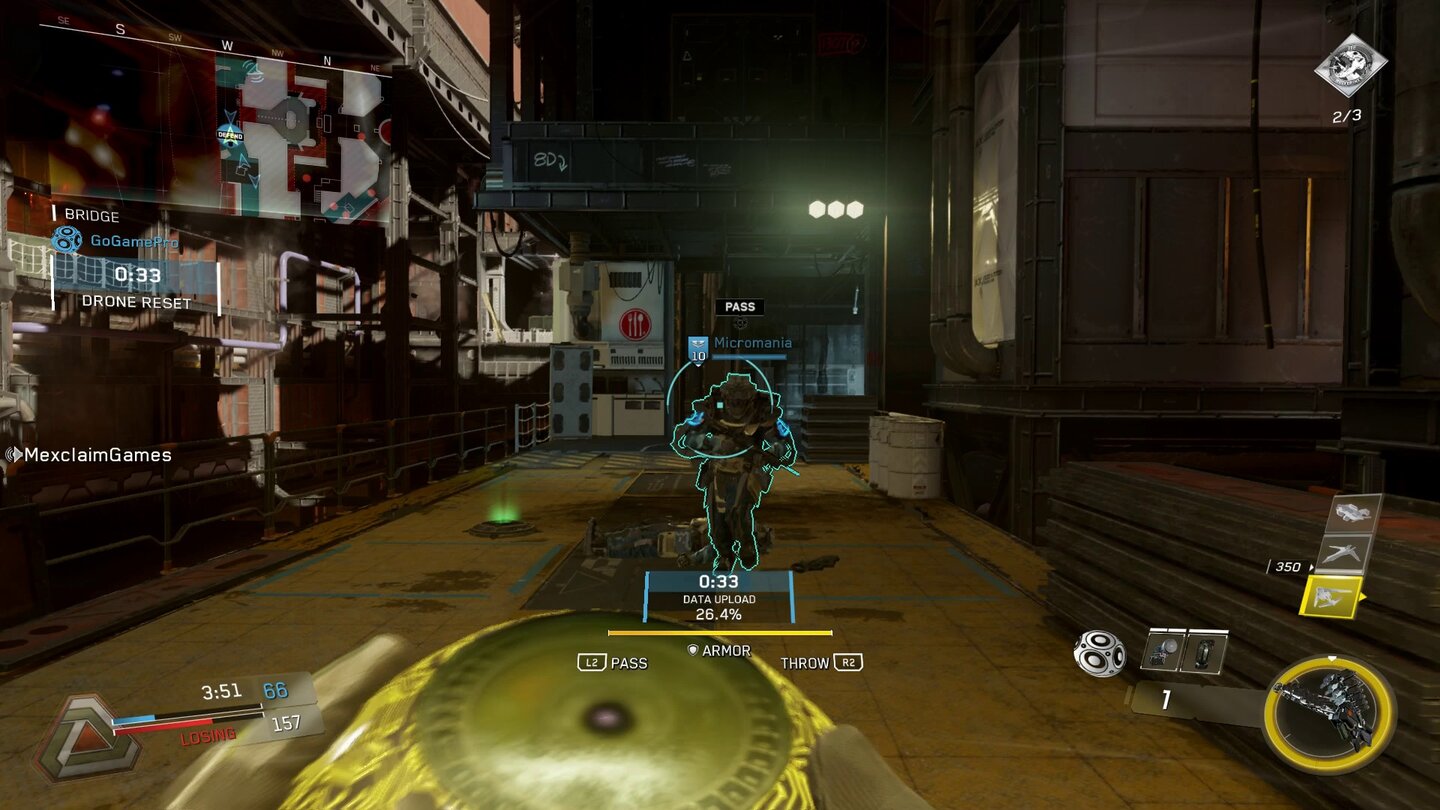
Task: Click the white drone ball icon
Action: [1099, 653]
